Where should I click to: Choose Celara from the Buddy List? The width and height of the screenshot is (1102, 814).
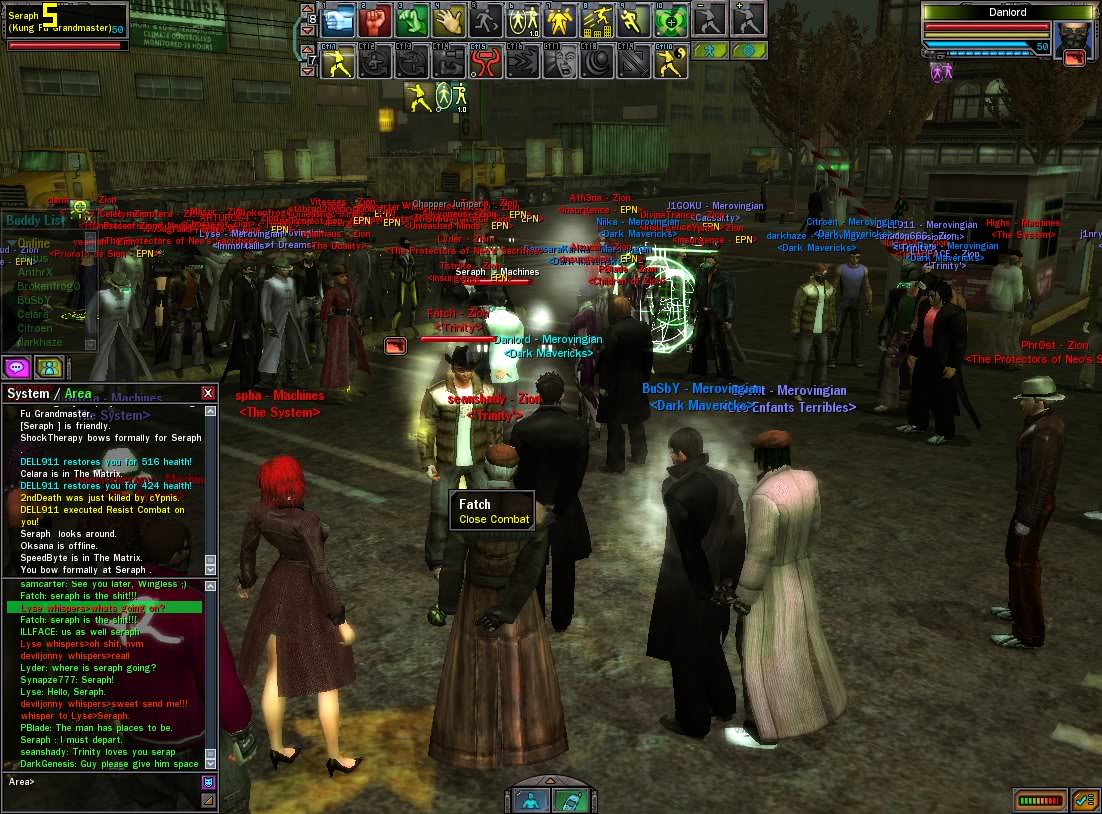pyautogui.click(x=34, y=314)
